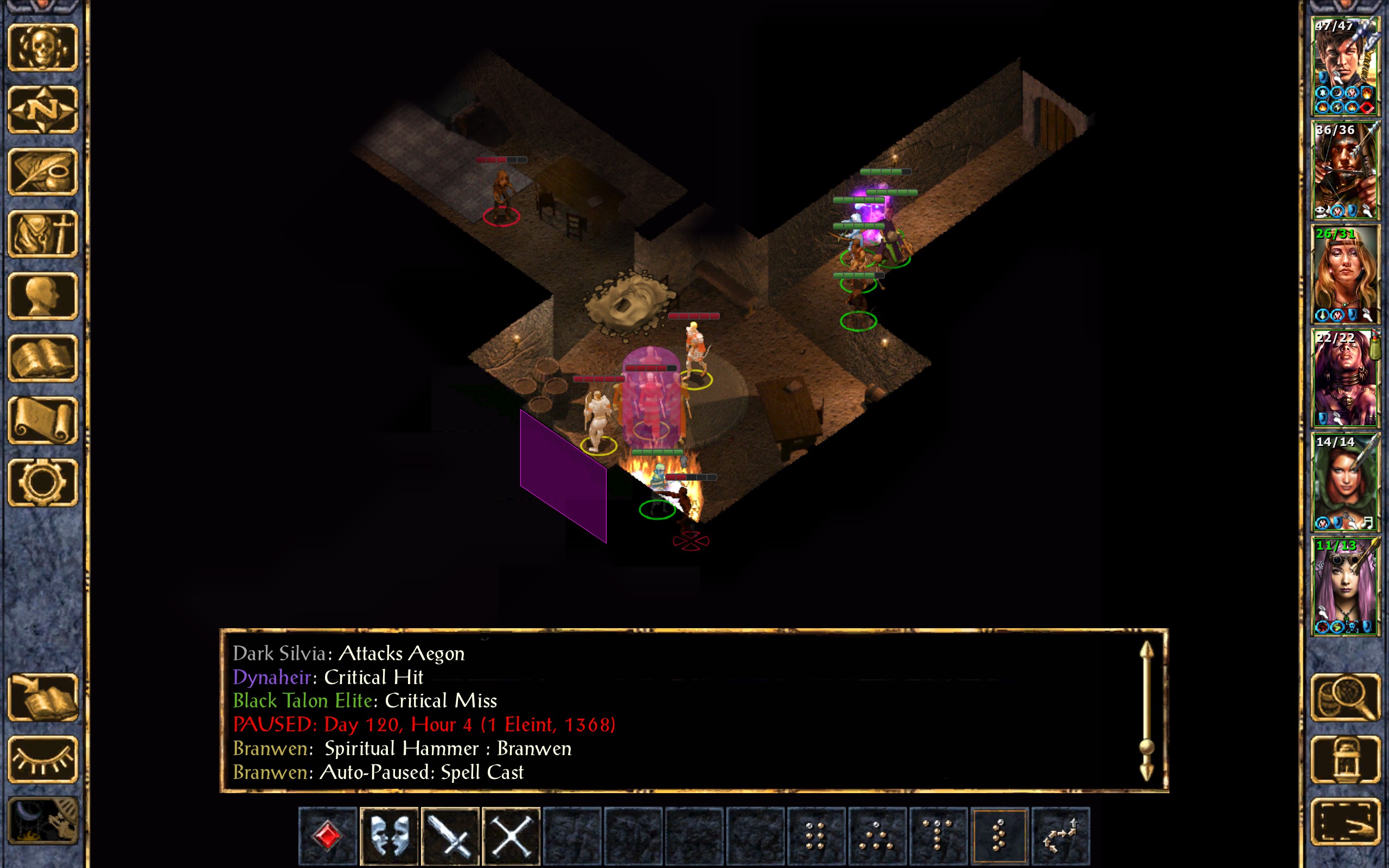Open the area map with the compass button
Viewport: 1389px width, 868px height.
pyautogui.click(x=43, y=109)
